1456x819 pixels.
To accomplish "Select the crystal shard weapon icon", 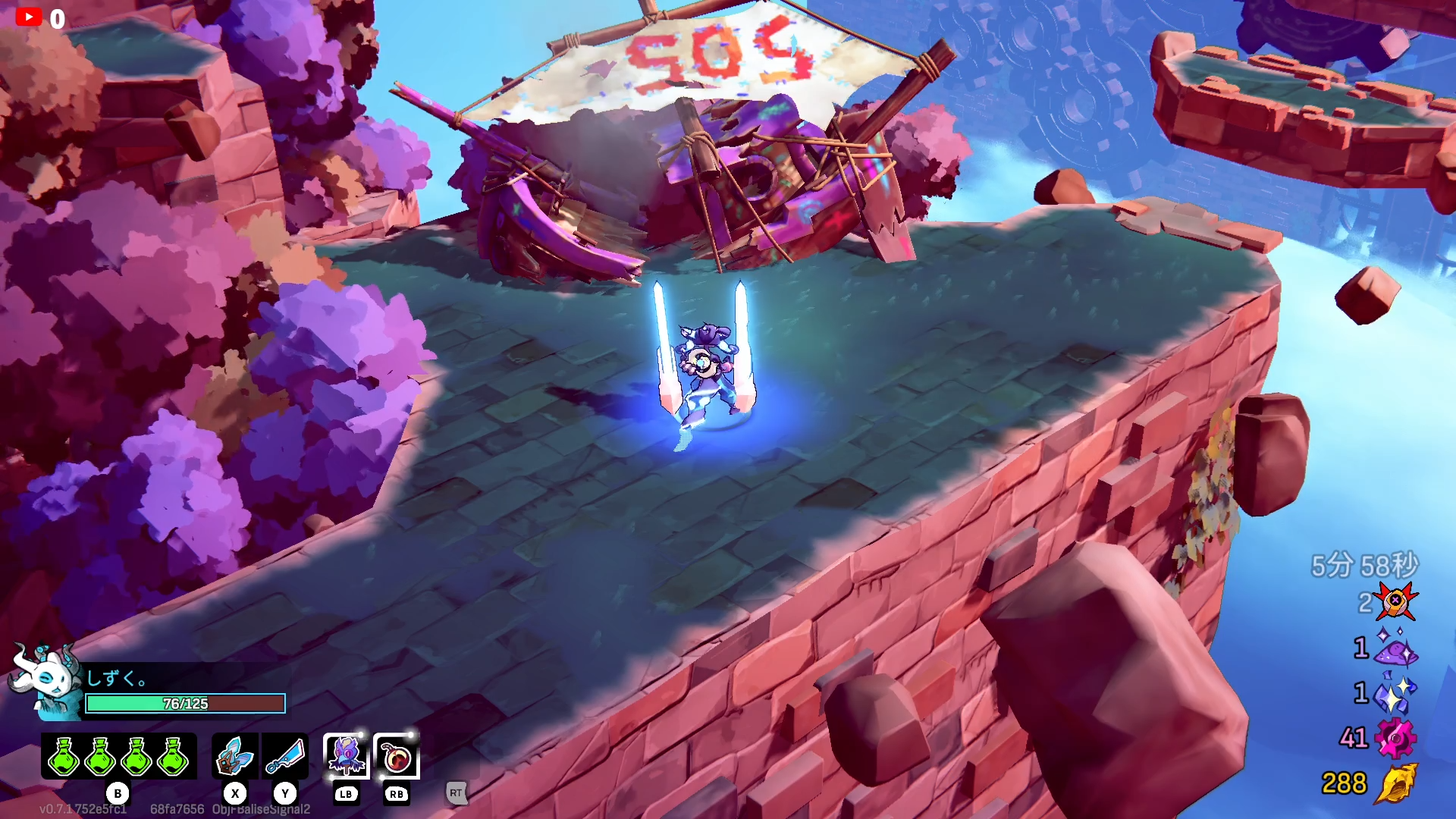I will (x=235, y=757).
